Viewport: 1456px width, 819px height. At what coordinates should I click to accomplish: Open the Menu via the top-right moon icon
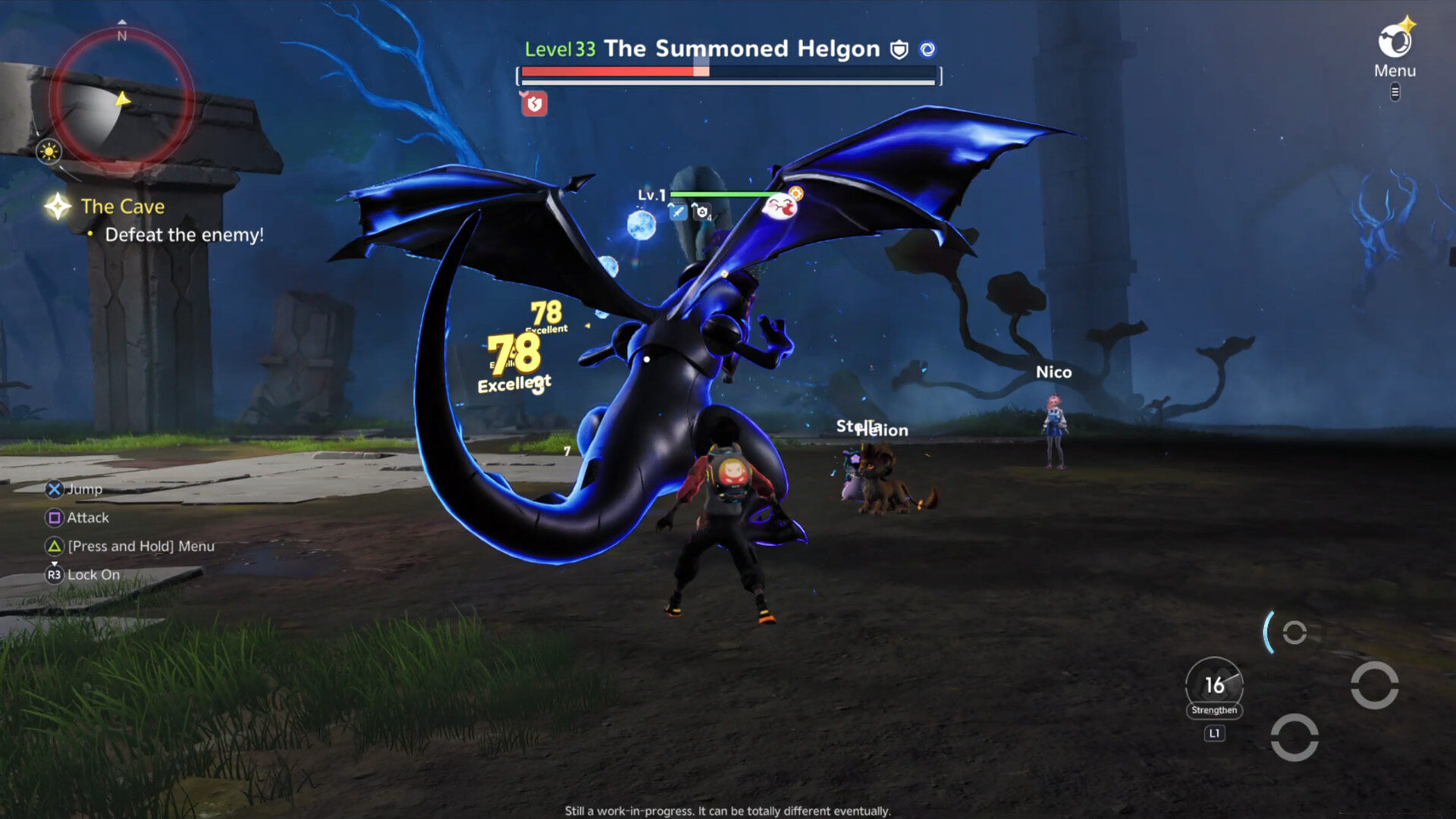tap(1394, 42)
